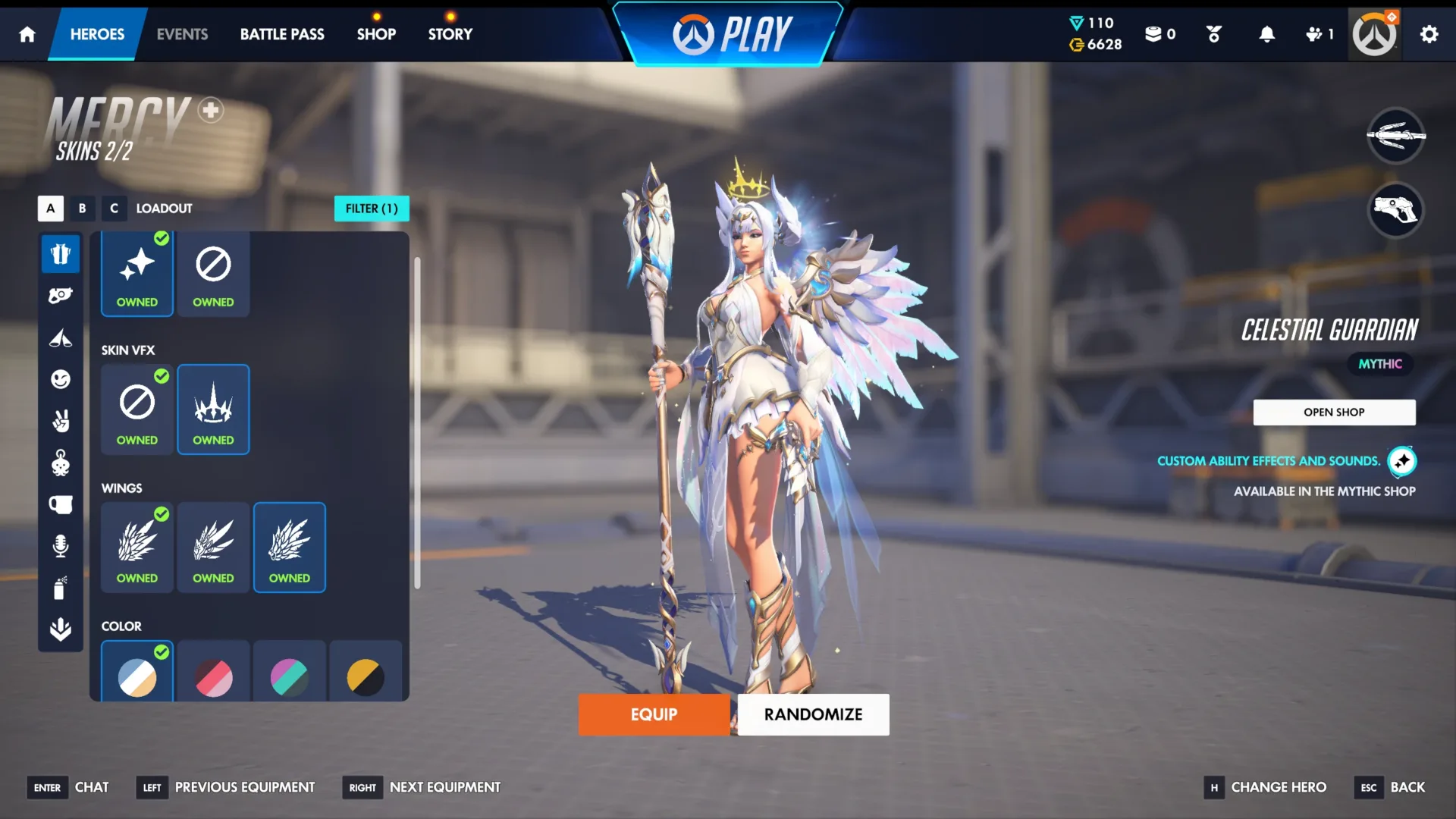Viewport: 1456px width, 819px height.
Task: Select the third Wings variant
Action: (x=290, y=548)
